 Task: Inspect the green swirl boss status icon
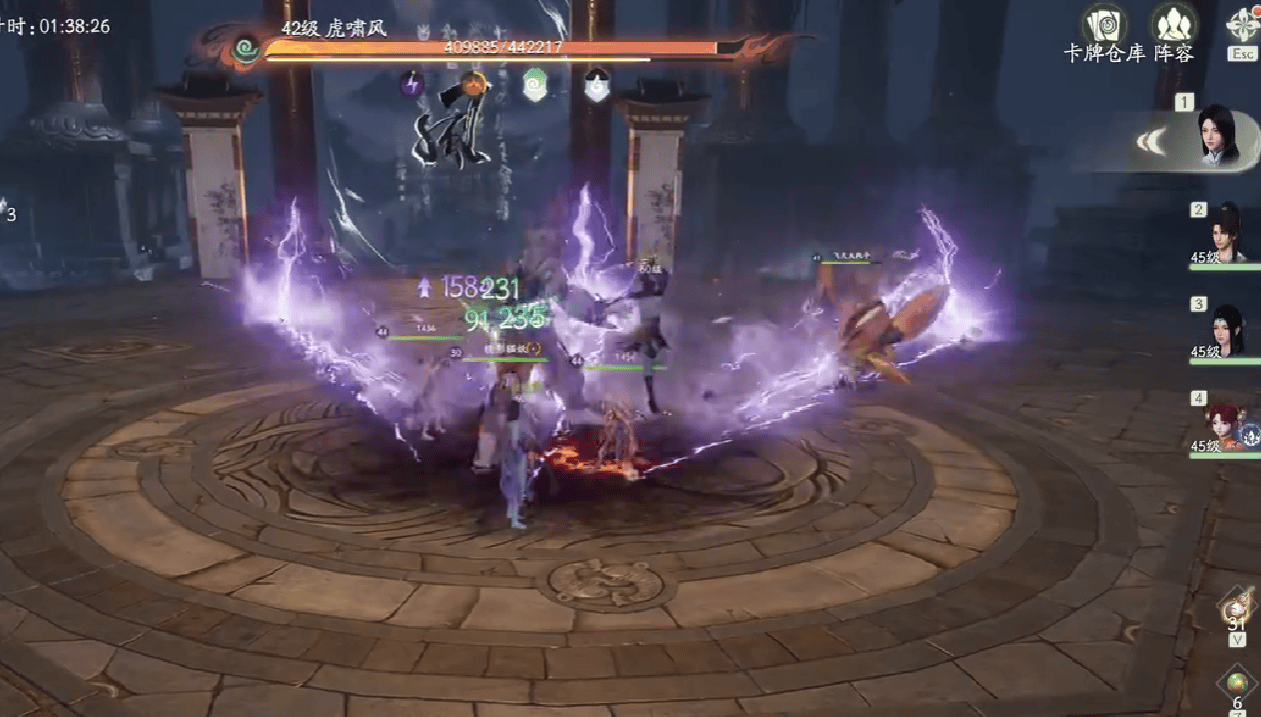(x=535, y=84)
